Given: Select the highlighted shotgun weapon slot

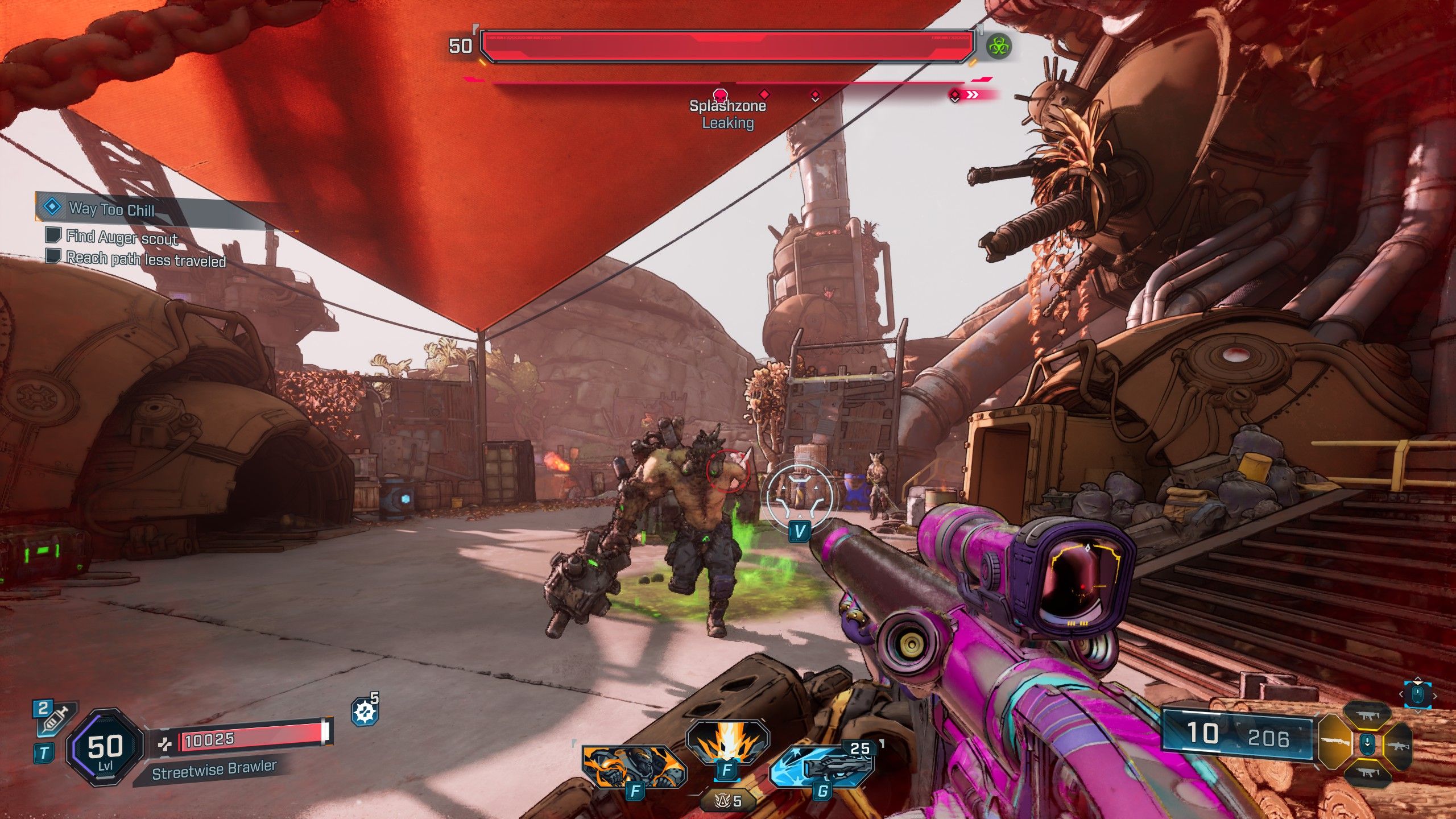Looking at the screenshot, I should pos(1335,742).
